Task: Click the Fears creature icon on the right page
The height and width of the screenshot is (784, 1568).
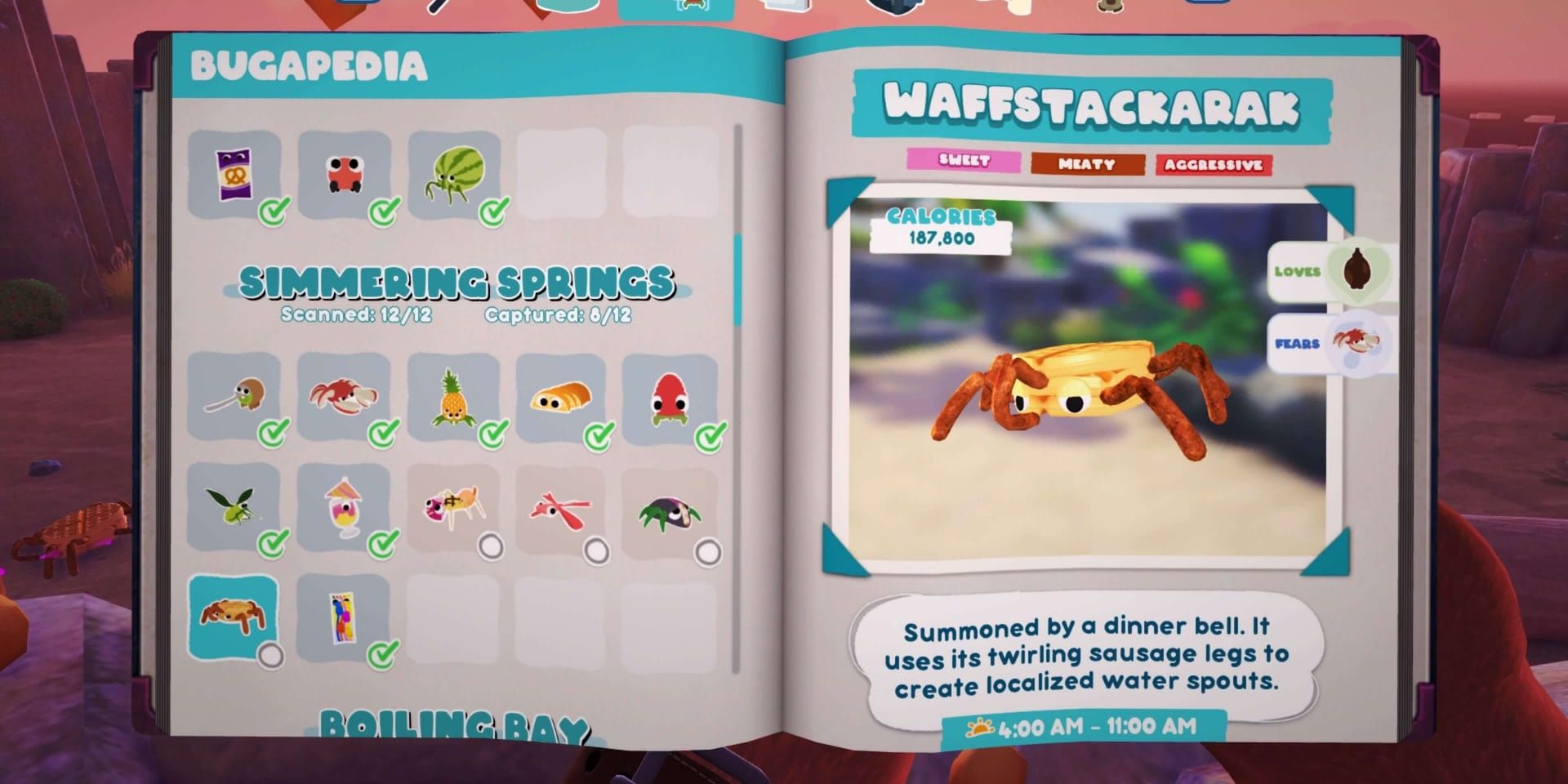Action: [1356, 343]
